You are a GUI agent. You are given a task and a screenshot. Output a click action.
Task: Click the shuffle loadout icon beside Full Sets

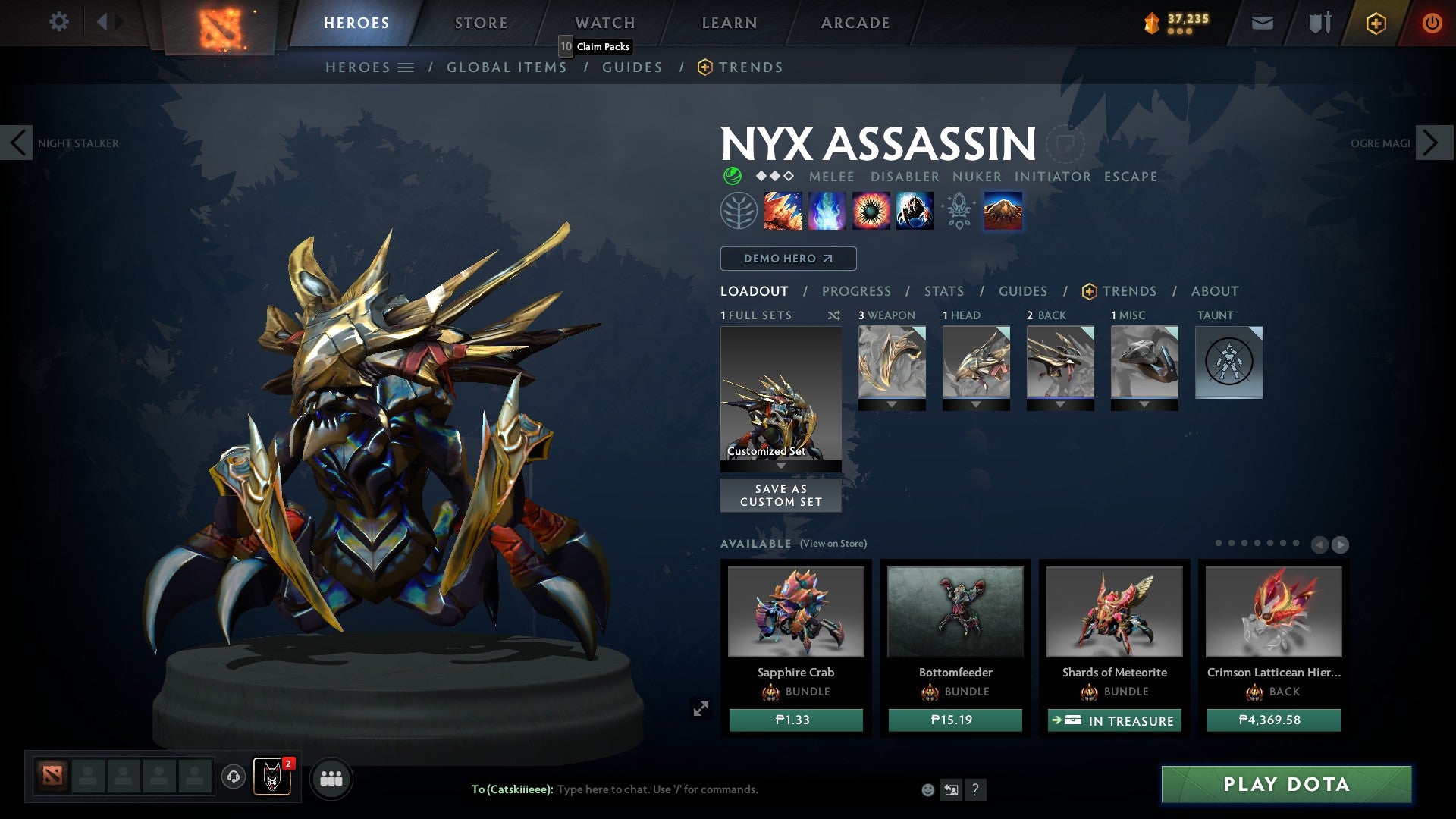(x=834, y=315)
